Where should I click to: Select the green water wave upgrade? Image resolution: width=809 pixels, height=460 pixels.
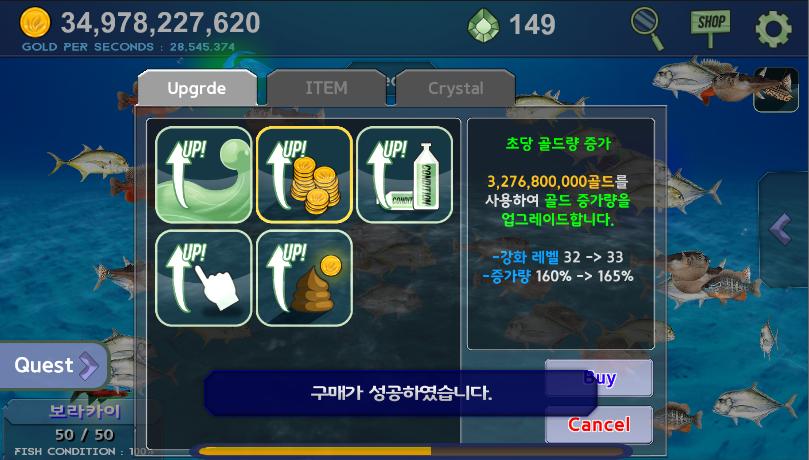pos(204,174)
